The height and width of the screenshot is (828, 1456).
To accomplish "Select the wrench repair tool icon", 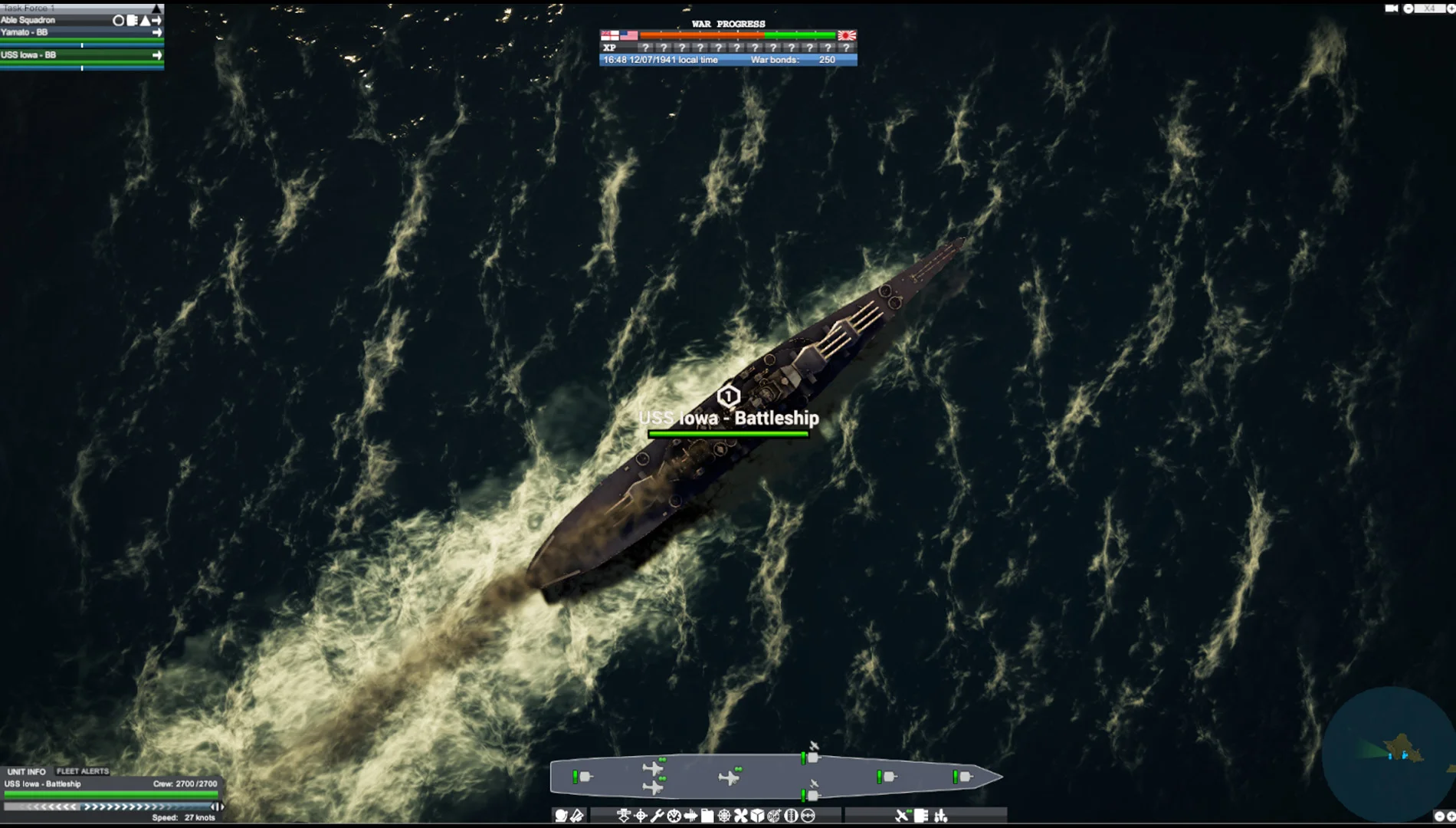I will point(657,816).
